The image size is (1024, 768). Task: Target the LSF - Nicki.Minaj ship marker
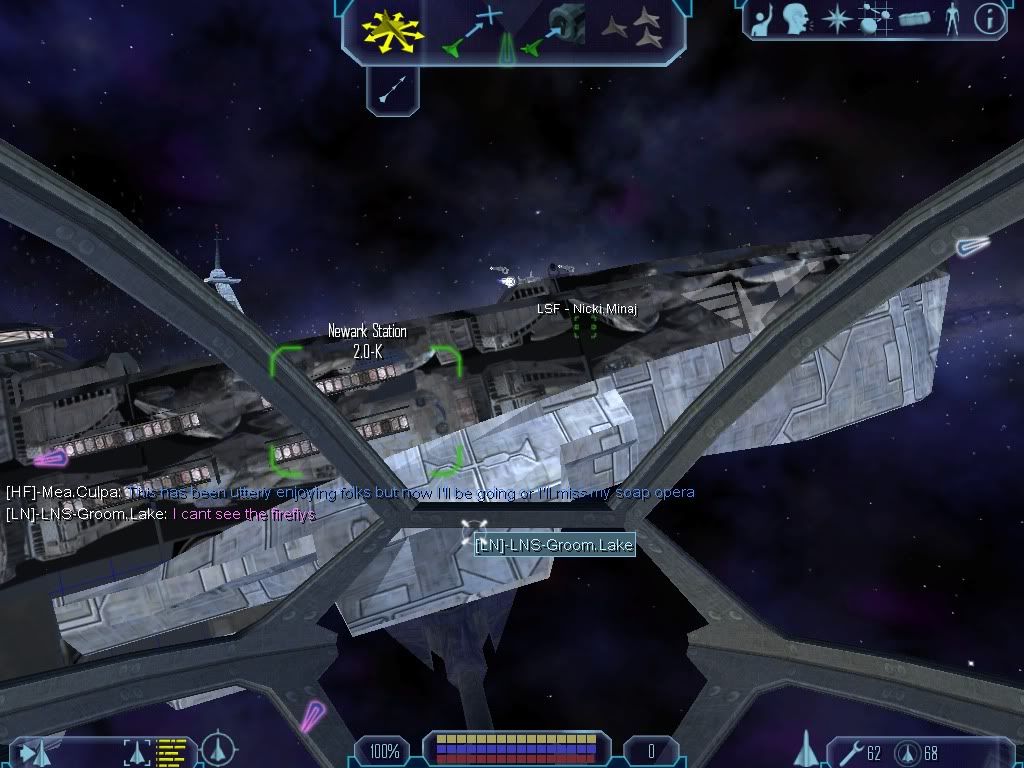point(585,329)
